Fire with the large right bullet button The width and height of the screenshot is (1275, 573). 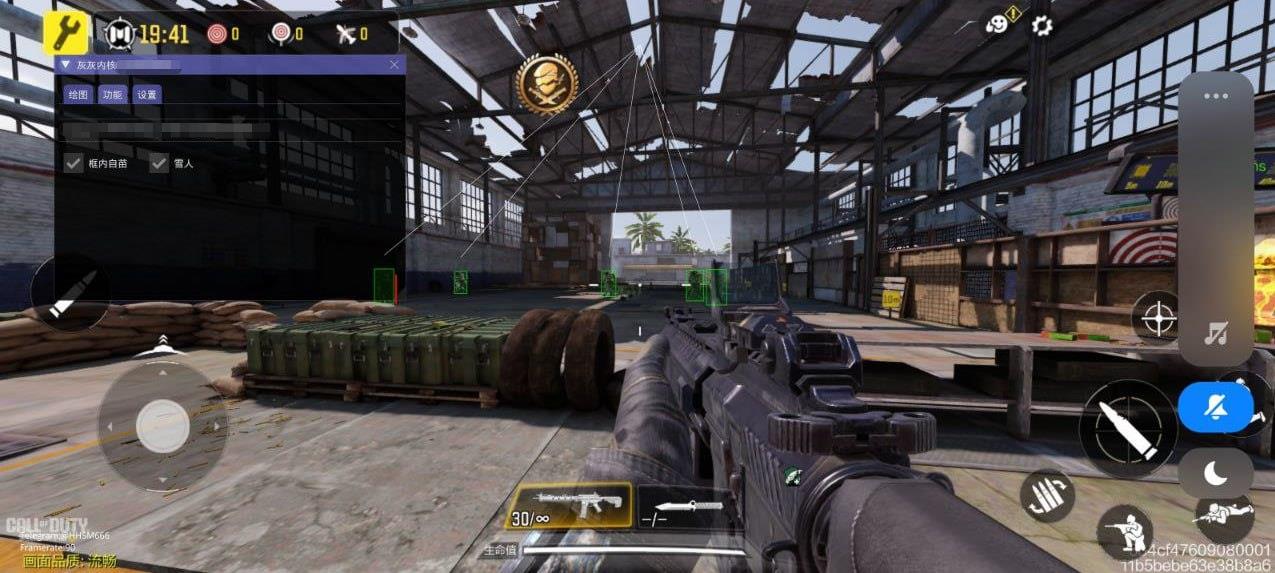(x=1128, y=429)
